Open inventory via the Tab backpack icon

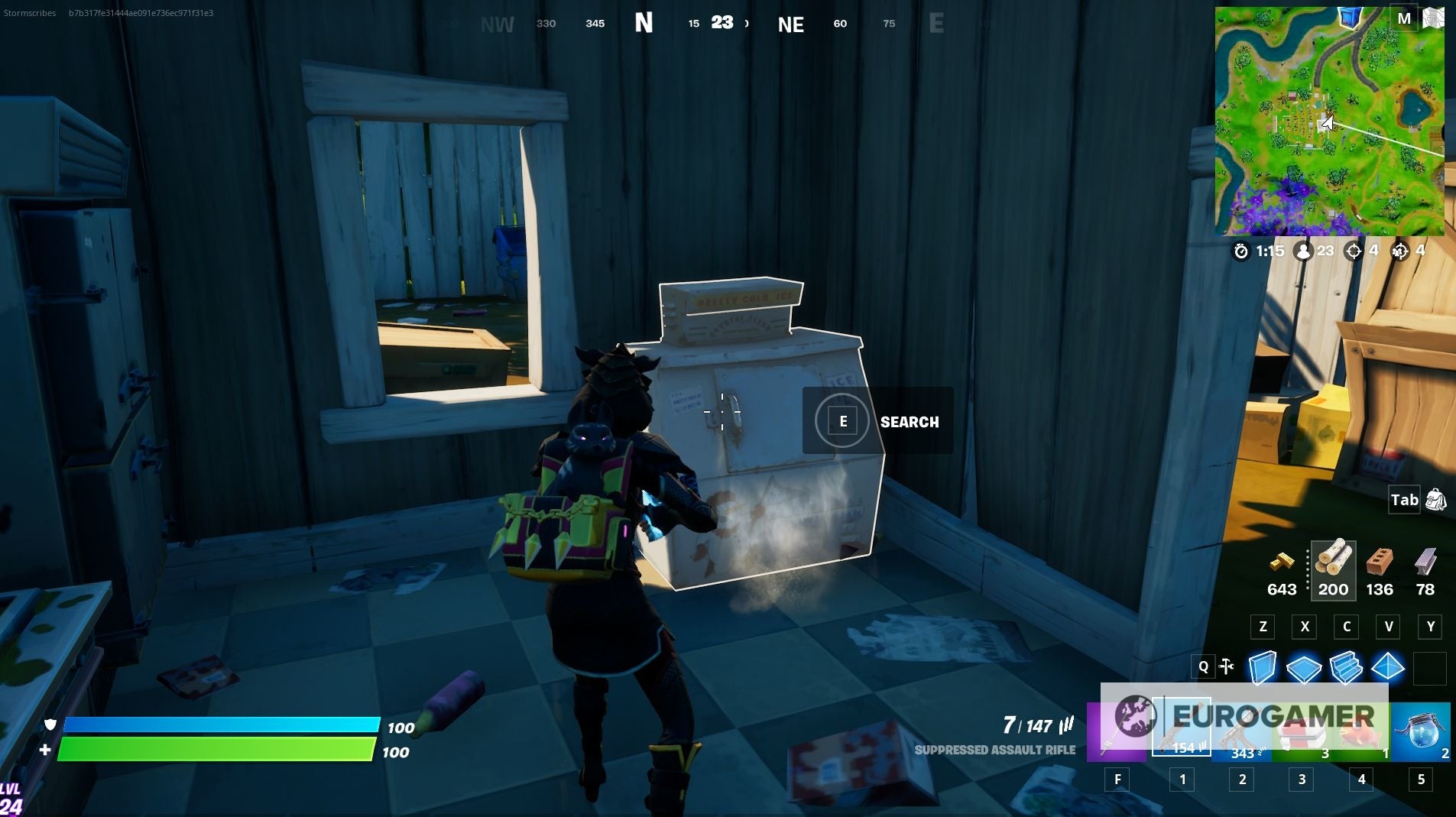point(1435,500)
